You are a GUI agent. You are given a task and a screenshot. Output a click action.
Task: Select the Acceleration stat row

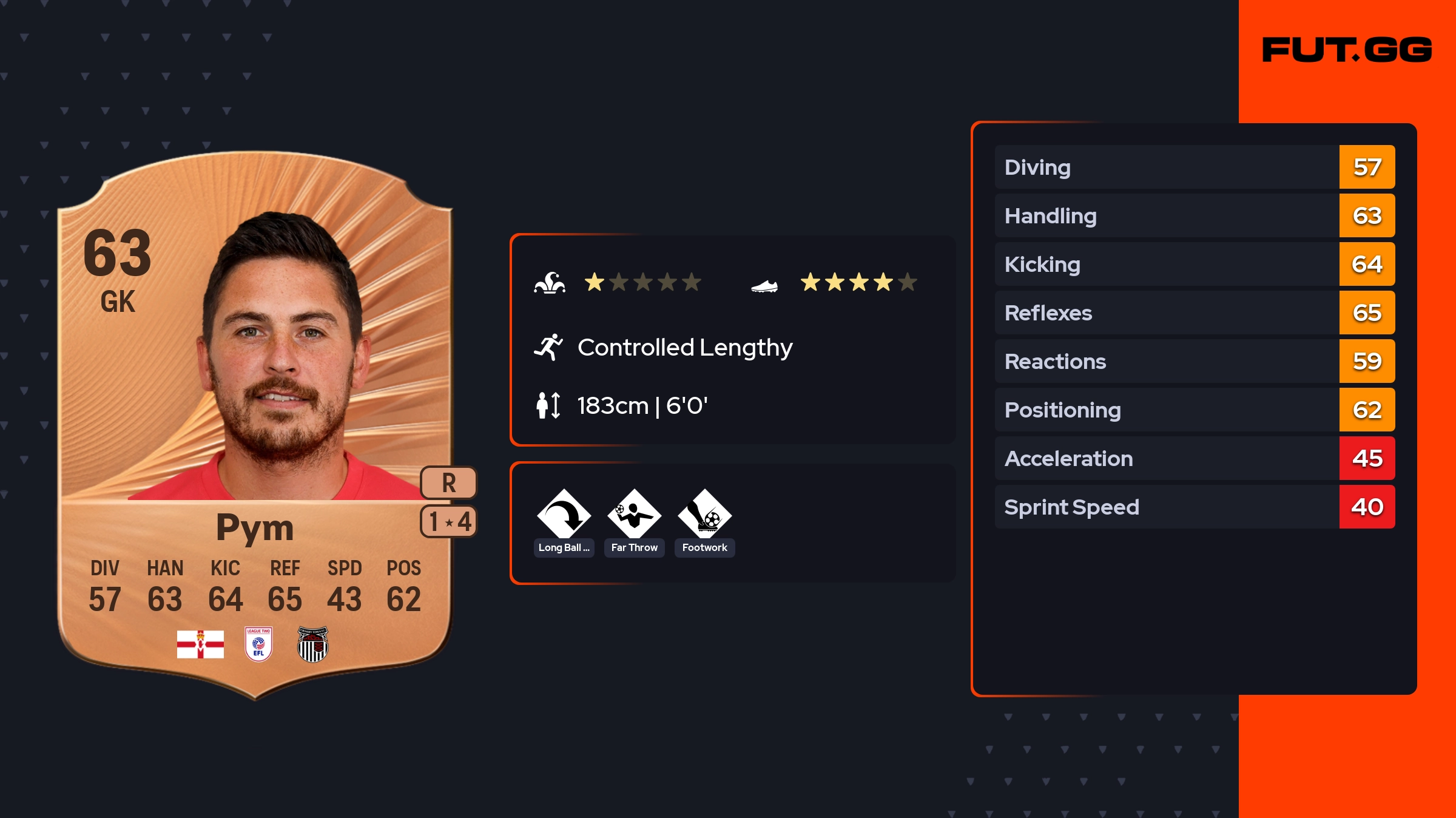pos(1194,458)
